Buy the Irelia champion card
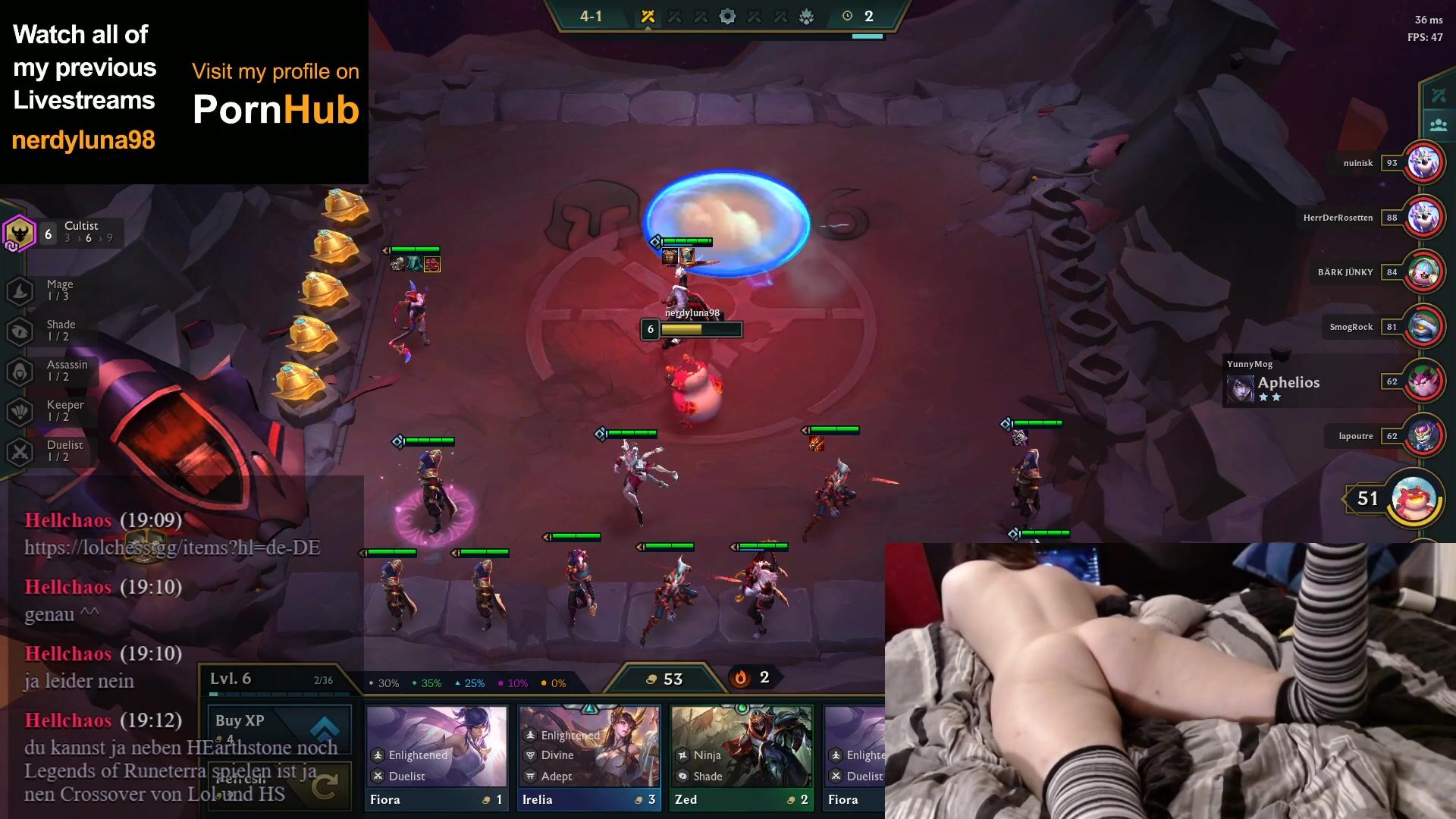1456x819 pixels. coord(588,758)
